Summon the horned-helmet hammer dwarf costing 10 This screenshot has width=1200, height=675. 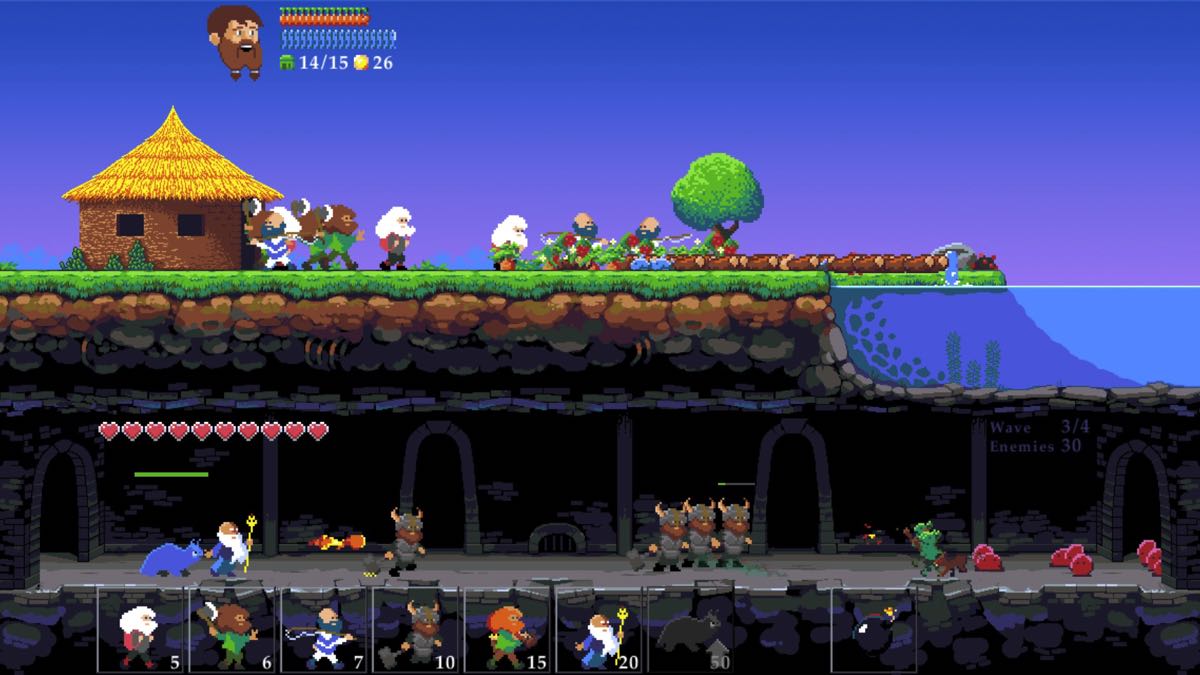[417, 630]
